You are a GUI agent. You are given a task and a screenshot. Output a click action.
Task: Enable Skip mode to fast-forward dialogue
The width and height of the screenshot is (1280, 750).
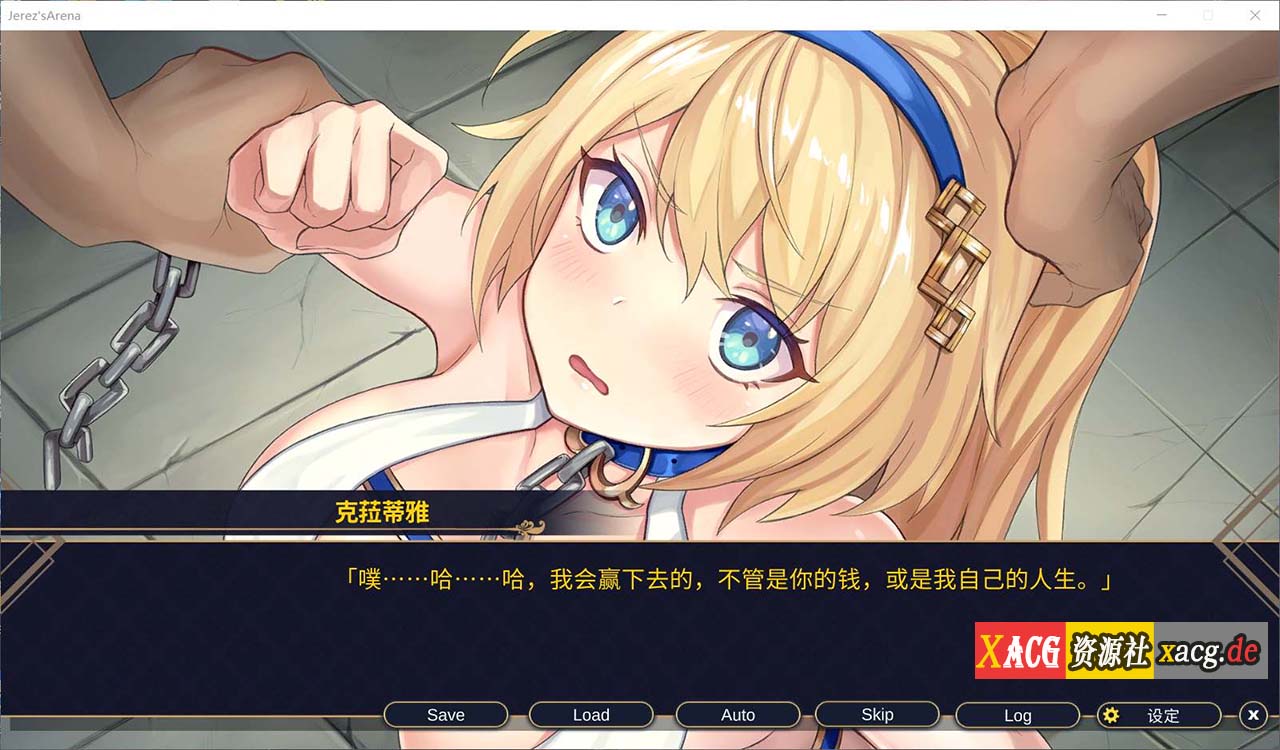click(x=878, y=714)
